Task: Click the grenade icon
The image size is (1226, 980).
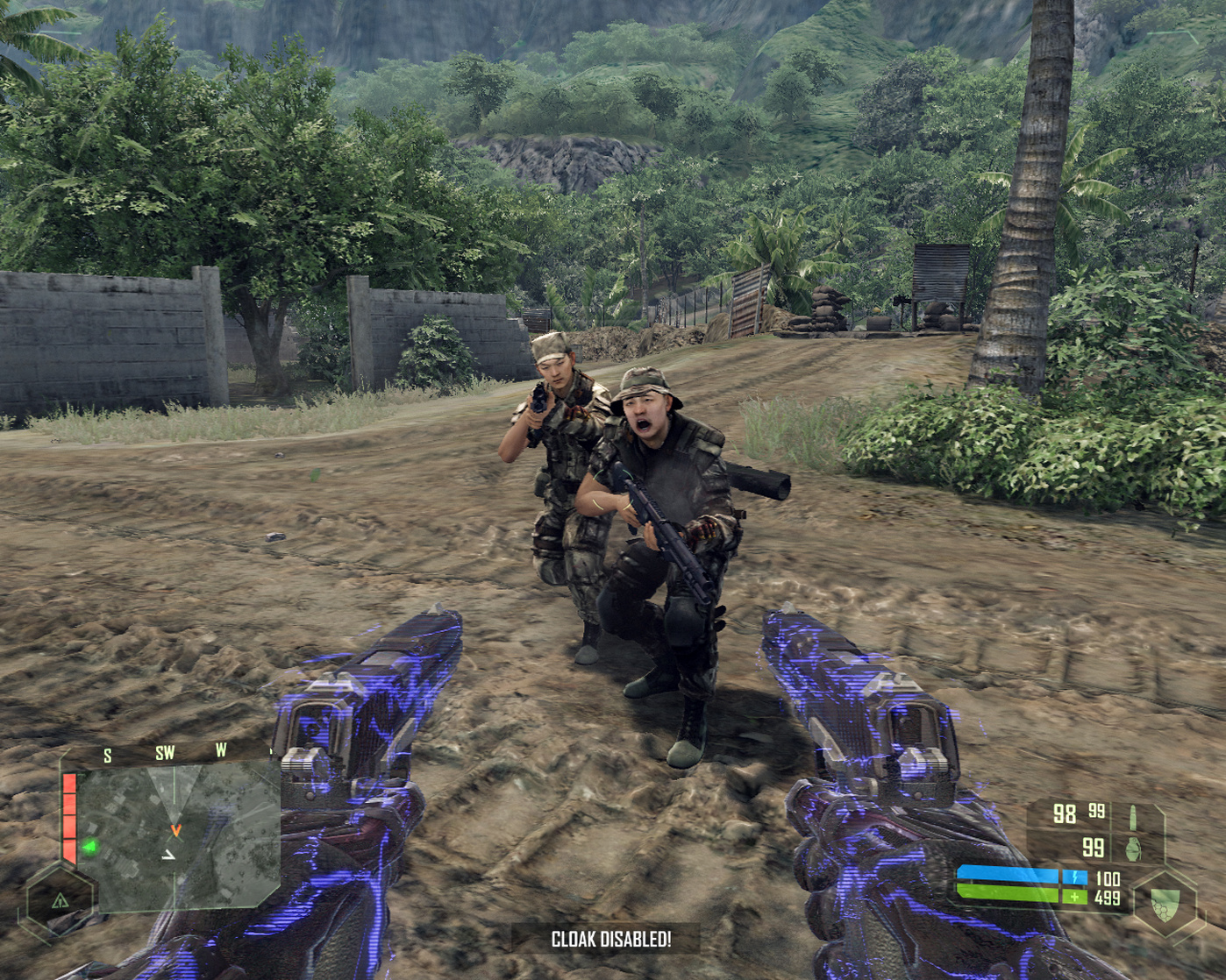Action: [1133, 848]
